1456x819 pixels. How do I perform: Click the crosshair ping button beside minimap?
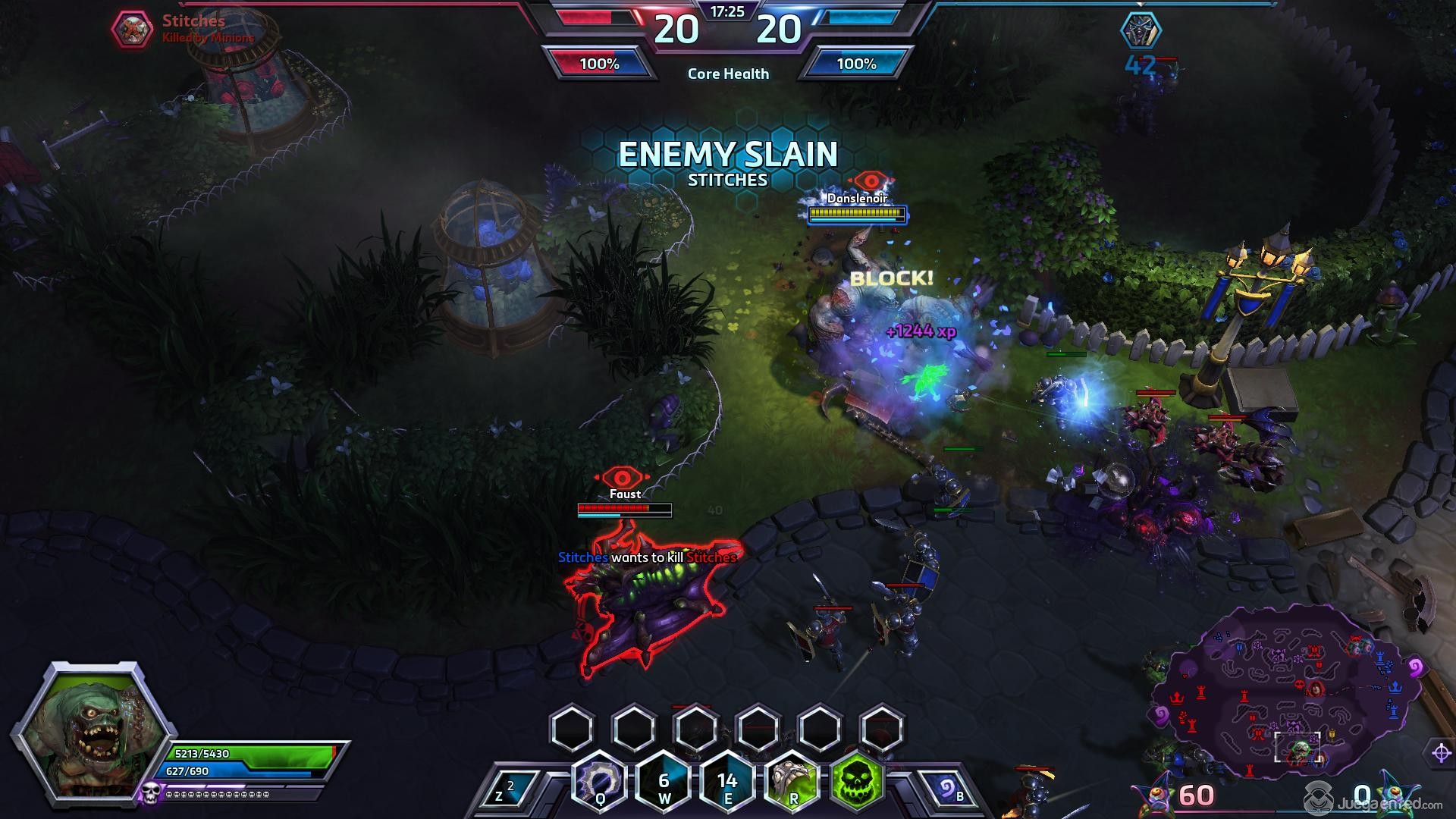[1441, 752]
